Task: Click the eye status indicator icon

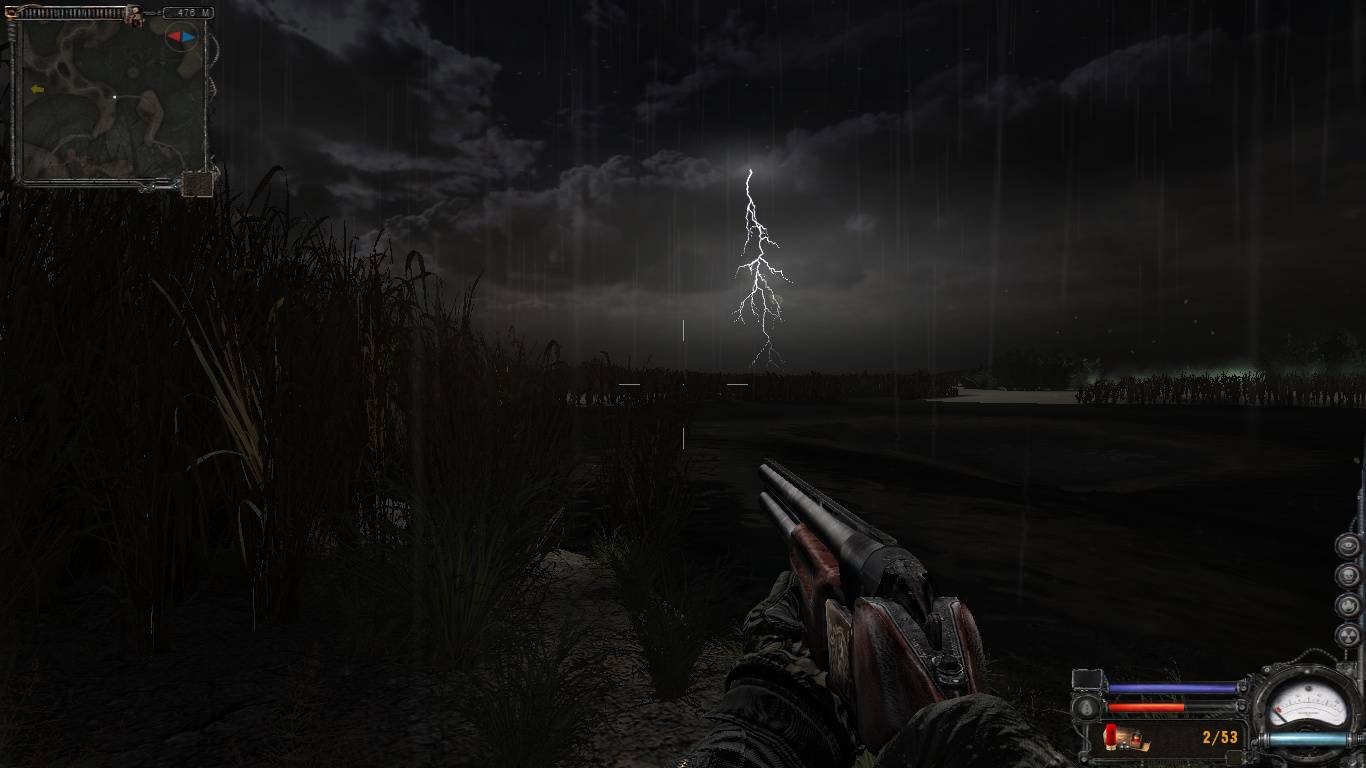Action: (x=1348, y=546)
